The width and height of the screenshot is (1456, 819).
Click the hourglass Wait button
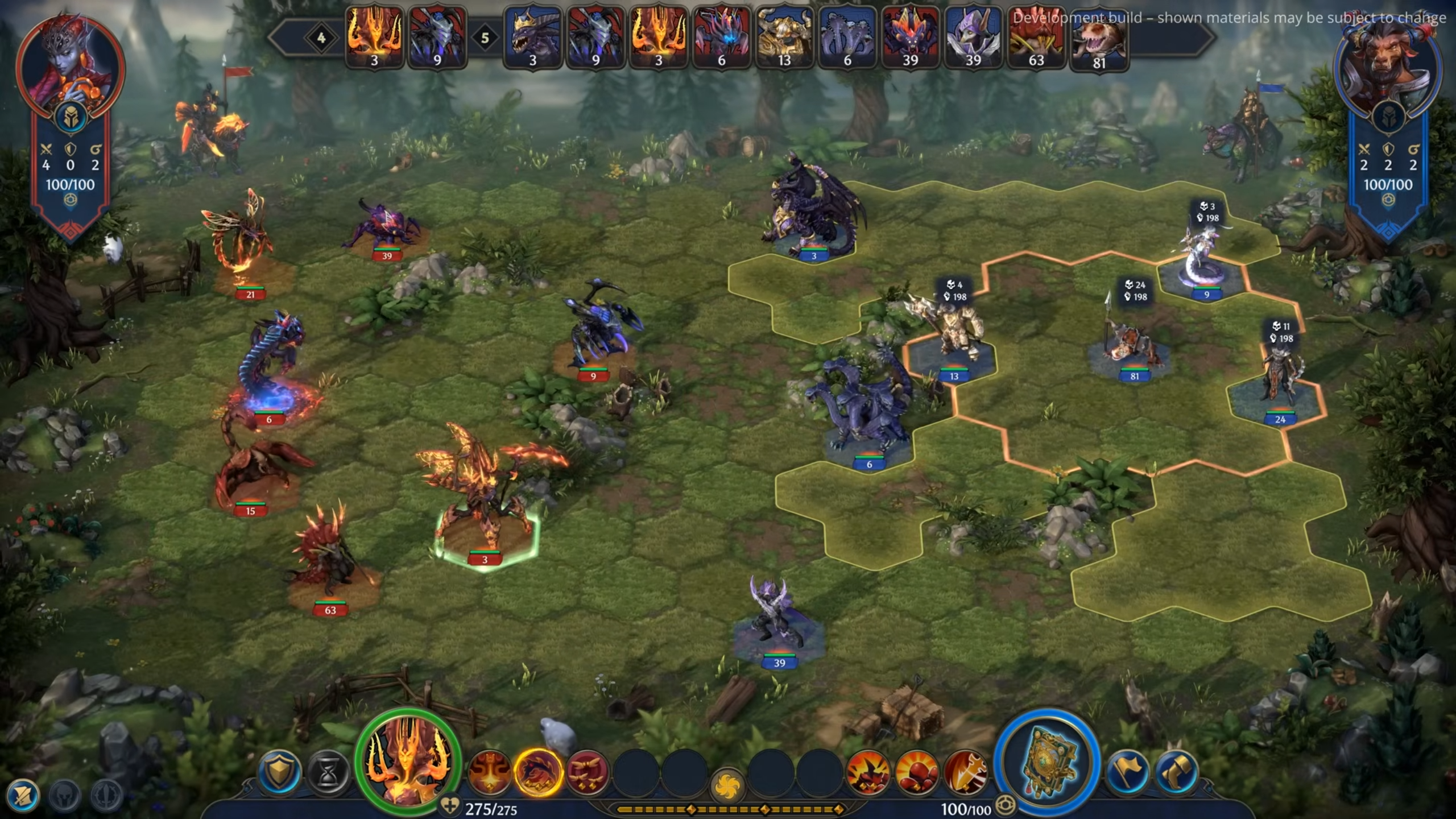tap(328, 772)
